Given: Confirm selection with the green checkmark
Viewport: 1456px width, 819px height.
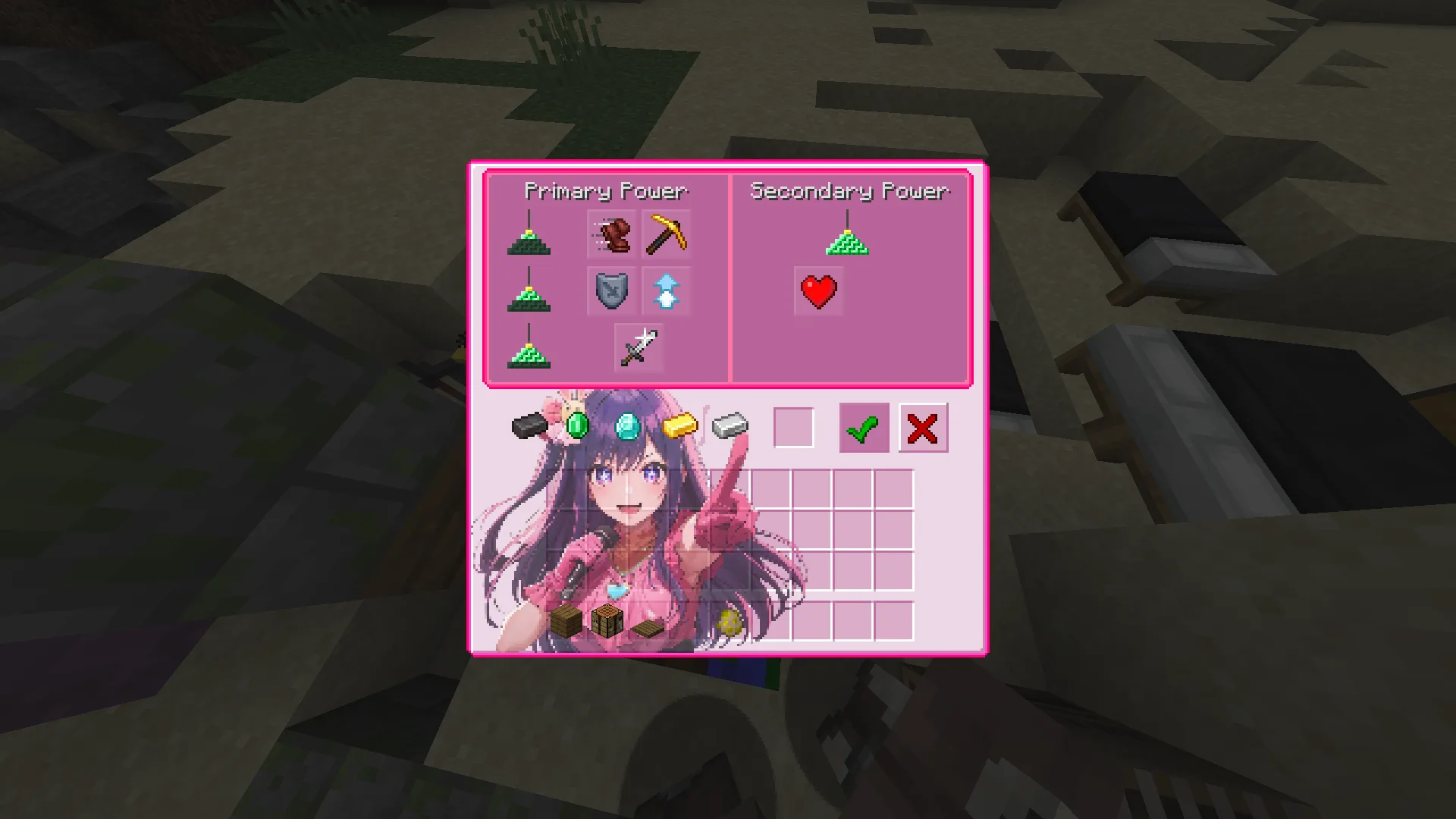Looking at the screenshot, I should tap(864, 428).
